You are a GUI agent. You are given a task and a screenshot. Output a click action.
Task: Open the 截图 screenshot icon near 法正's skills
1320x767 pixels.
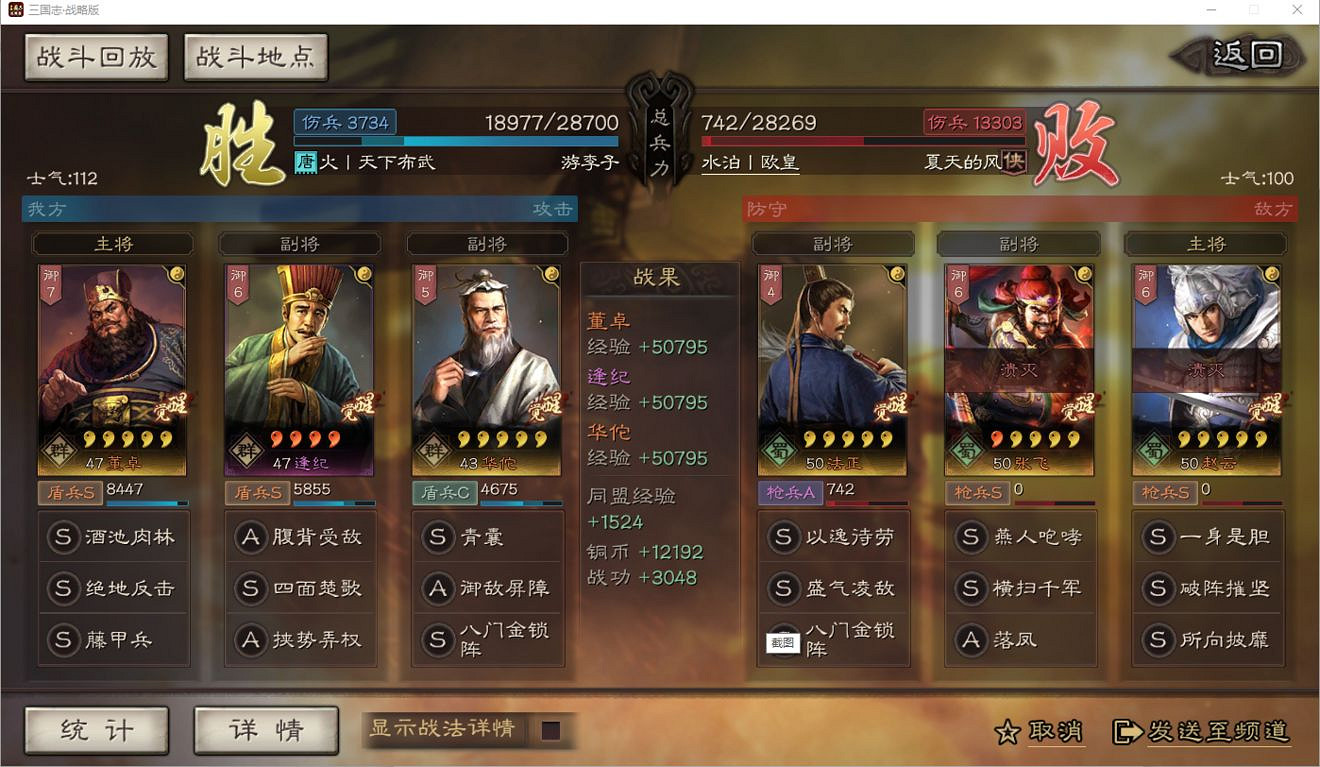coord(782,642)
